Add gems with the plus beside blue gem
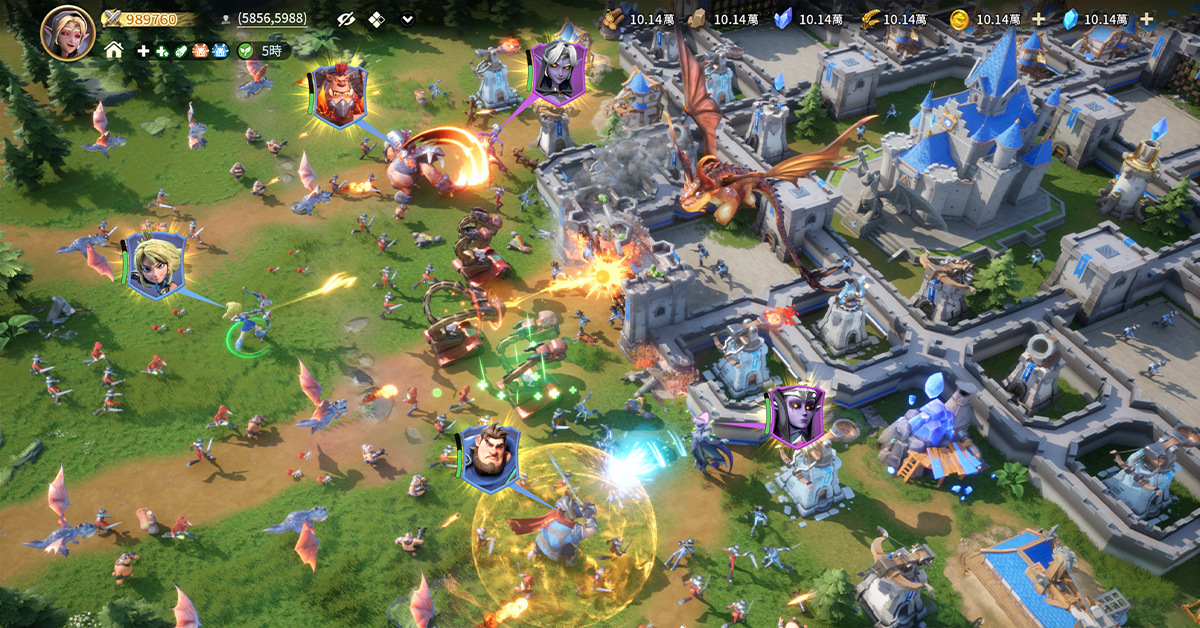 tap(1146, 19)
